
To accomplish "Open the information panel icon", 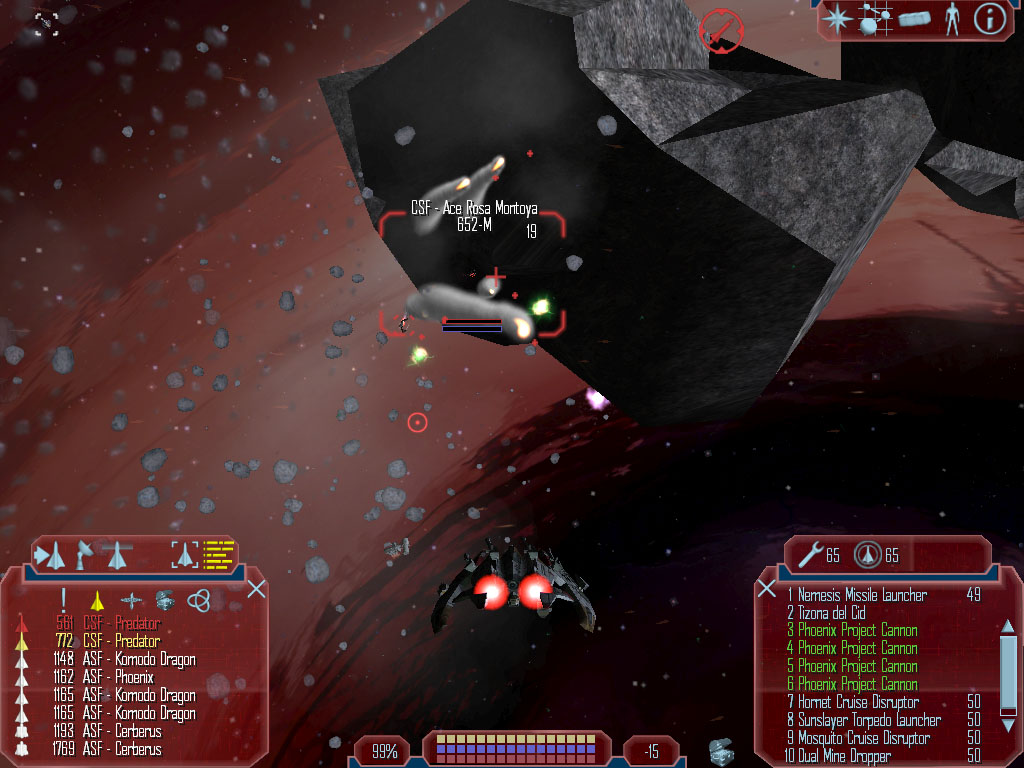I will coord(989,18).
